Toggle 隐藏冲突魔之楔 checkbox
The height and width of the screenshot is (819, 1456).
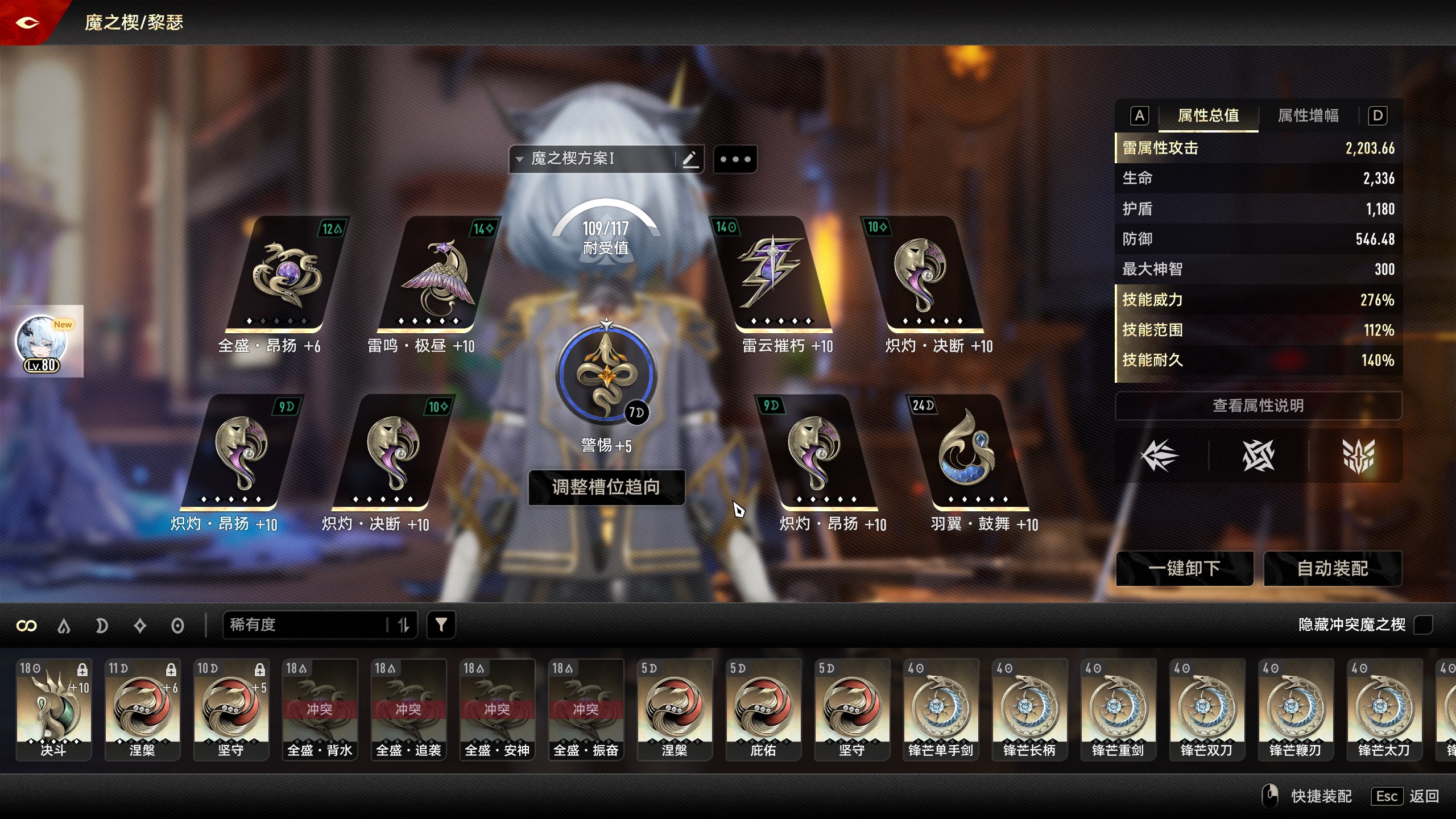click(x=1423, y=624)
